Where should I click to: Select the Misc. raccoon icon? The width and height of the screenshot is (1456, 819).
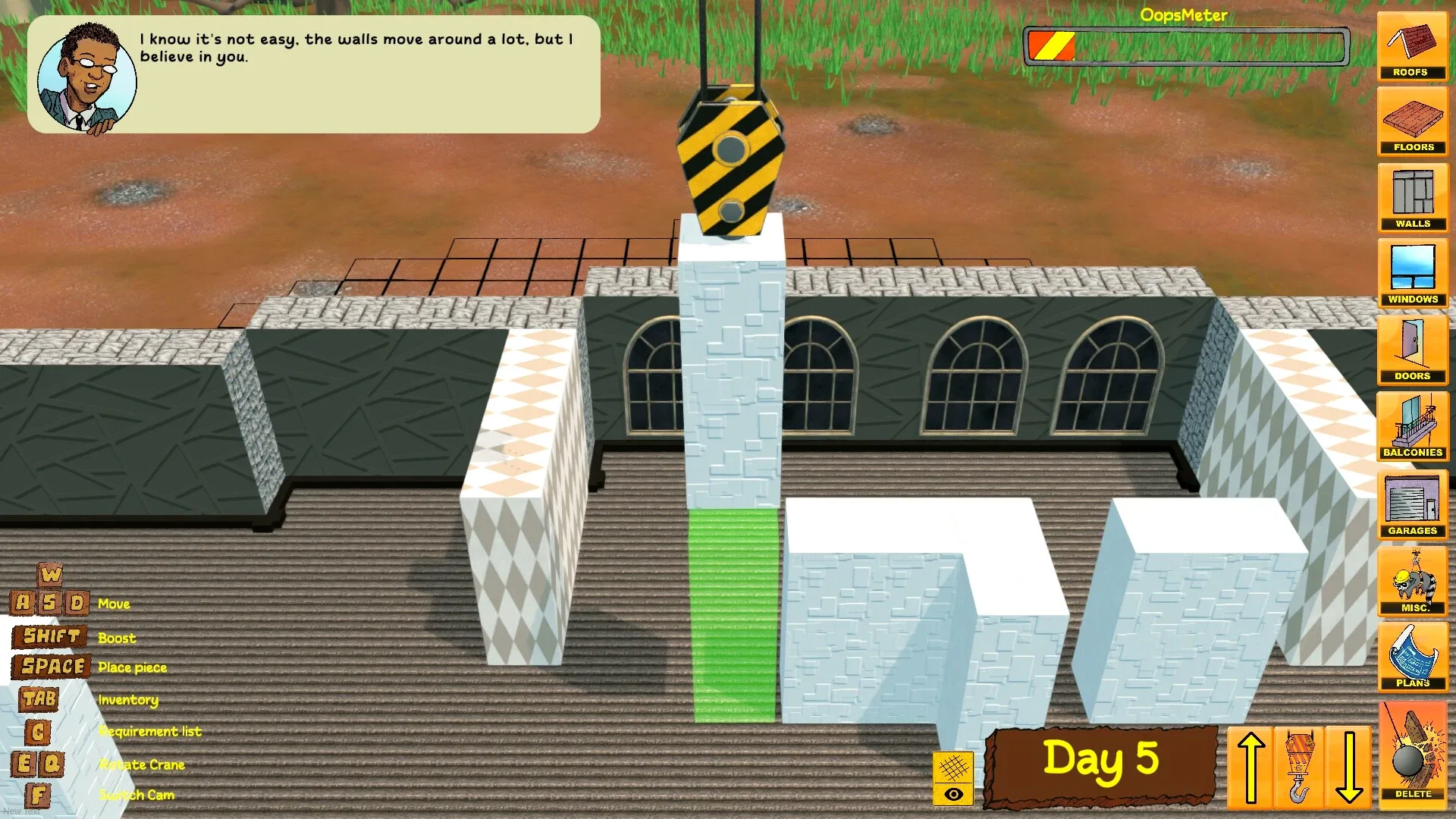pos(1412,582)
